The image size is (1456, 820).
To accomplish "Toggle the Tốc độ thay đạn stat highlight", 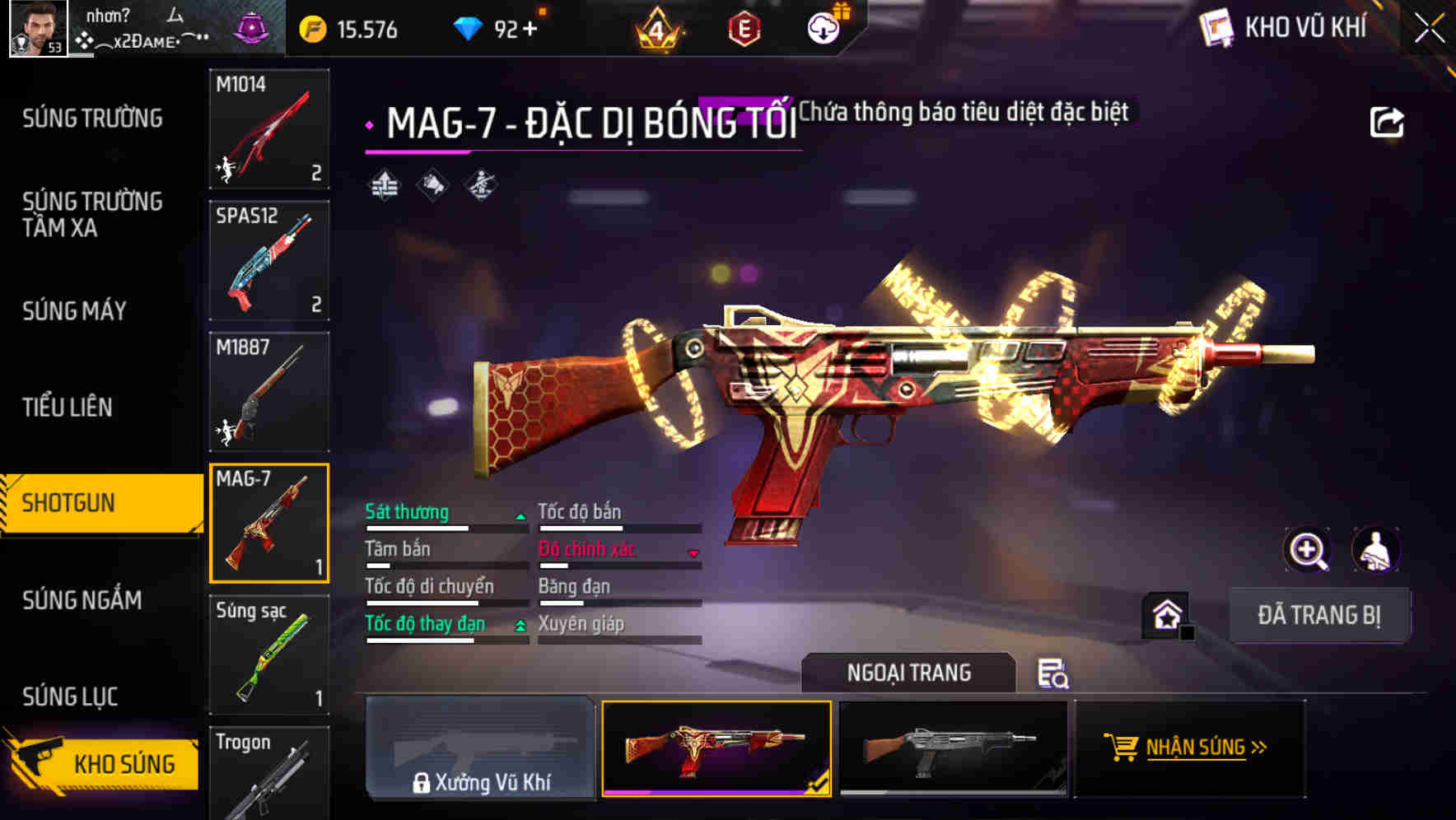I will tap(425, 624).
